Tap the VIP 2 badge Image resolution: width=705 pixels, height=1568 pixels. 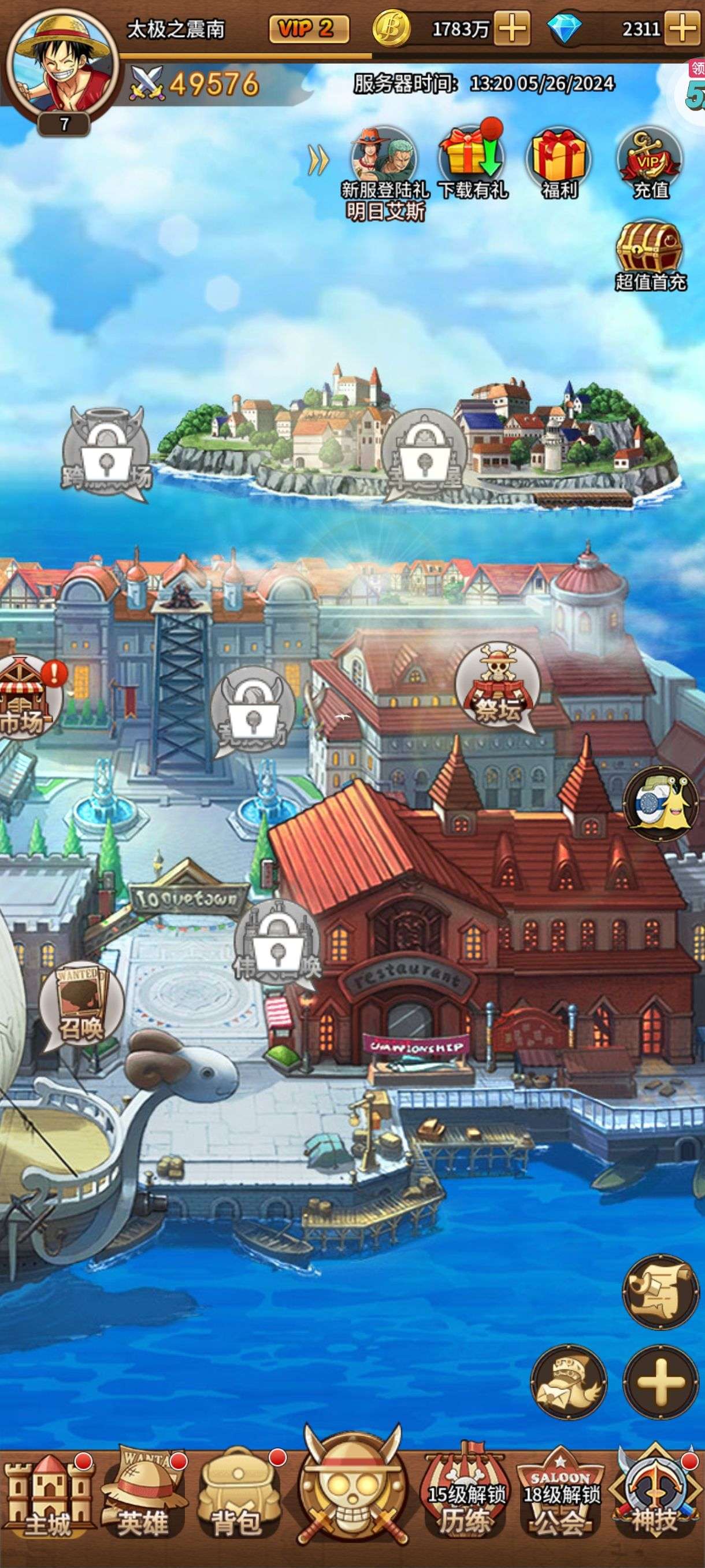309,28
